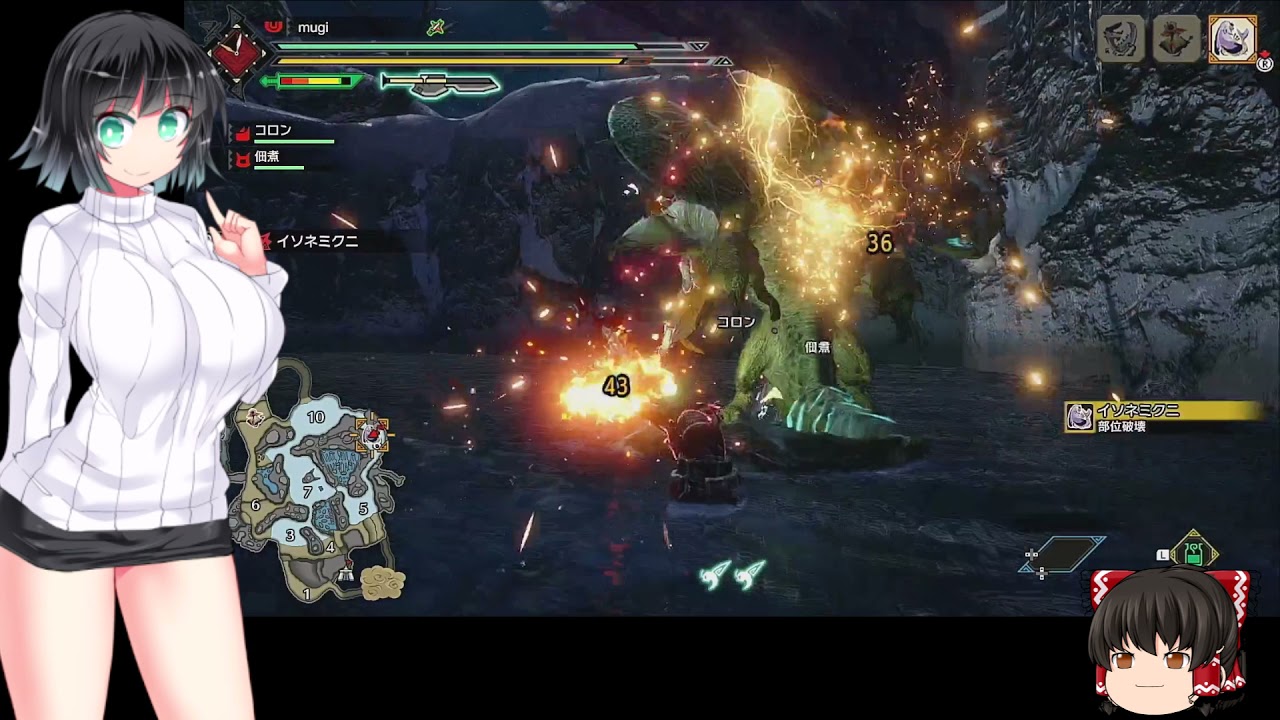Click the monster marker on the minimap

pyautogui.click(x=373, y=433)
